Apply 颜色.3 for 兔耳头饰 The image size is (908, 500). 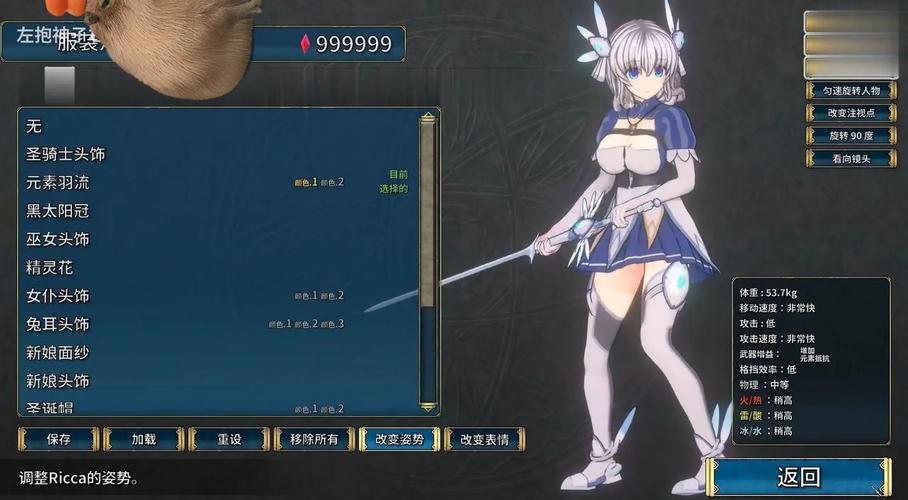[x=333, y=324]
